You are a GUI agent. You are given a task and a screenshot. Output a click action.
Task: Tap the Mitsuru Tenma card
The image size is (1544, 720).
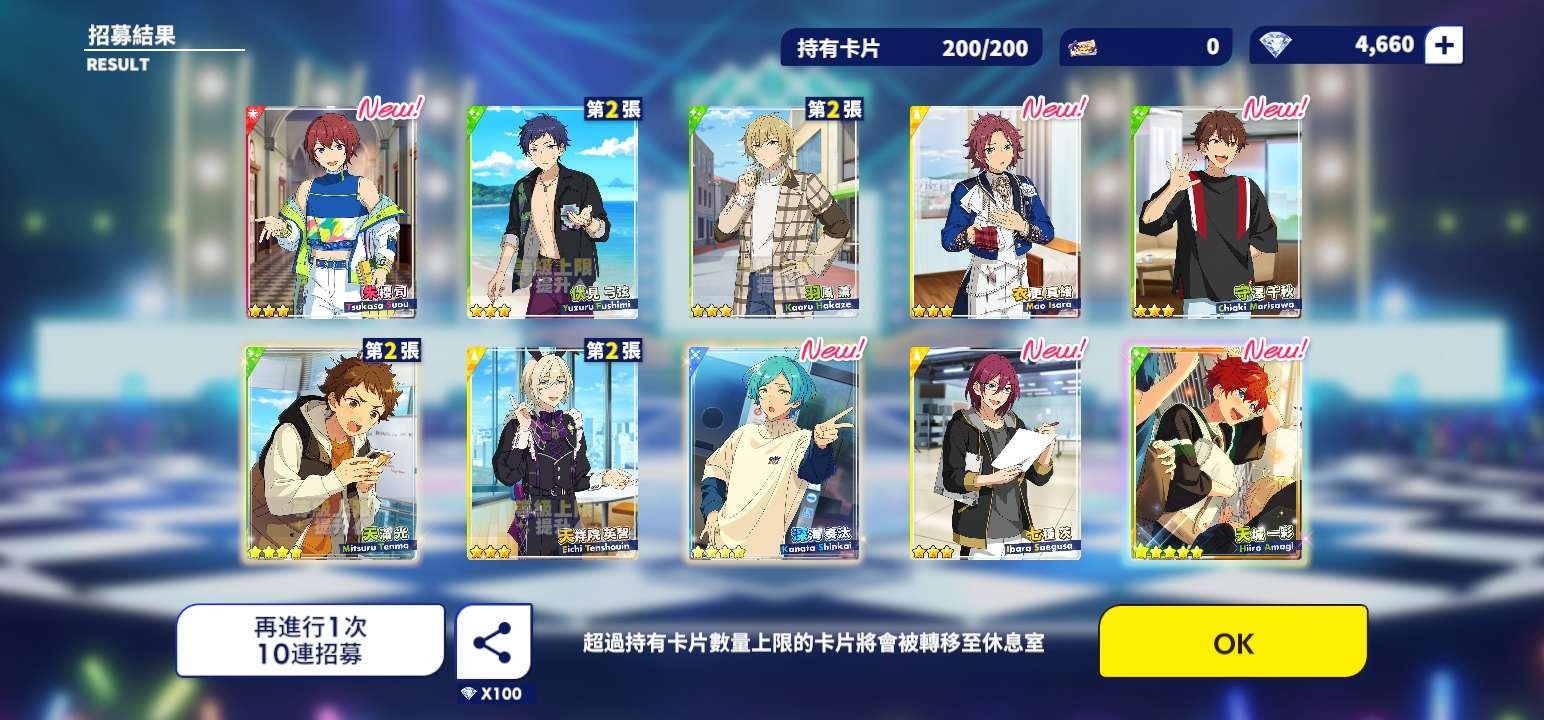[x=331, y=453]
